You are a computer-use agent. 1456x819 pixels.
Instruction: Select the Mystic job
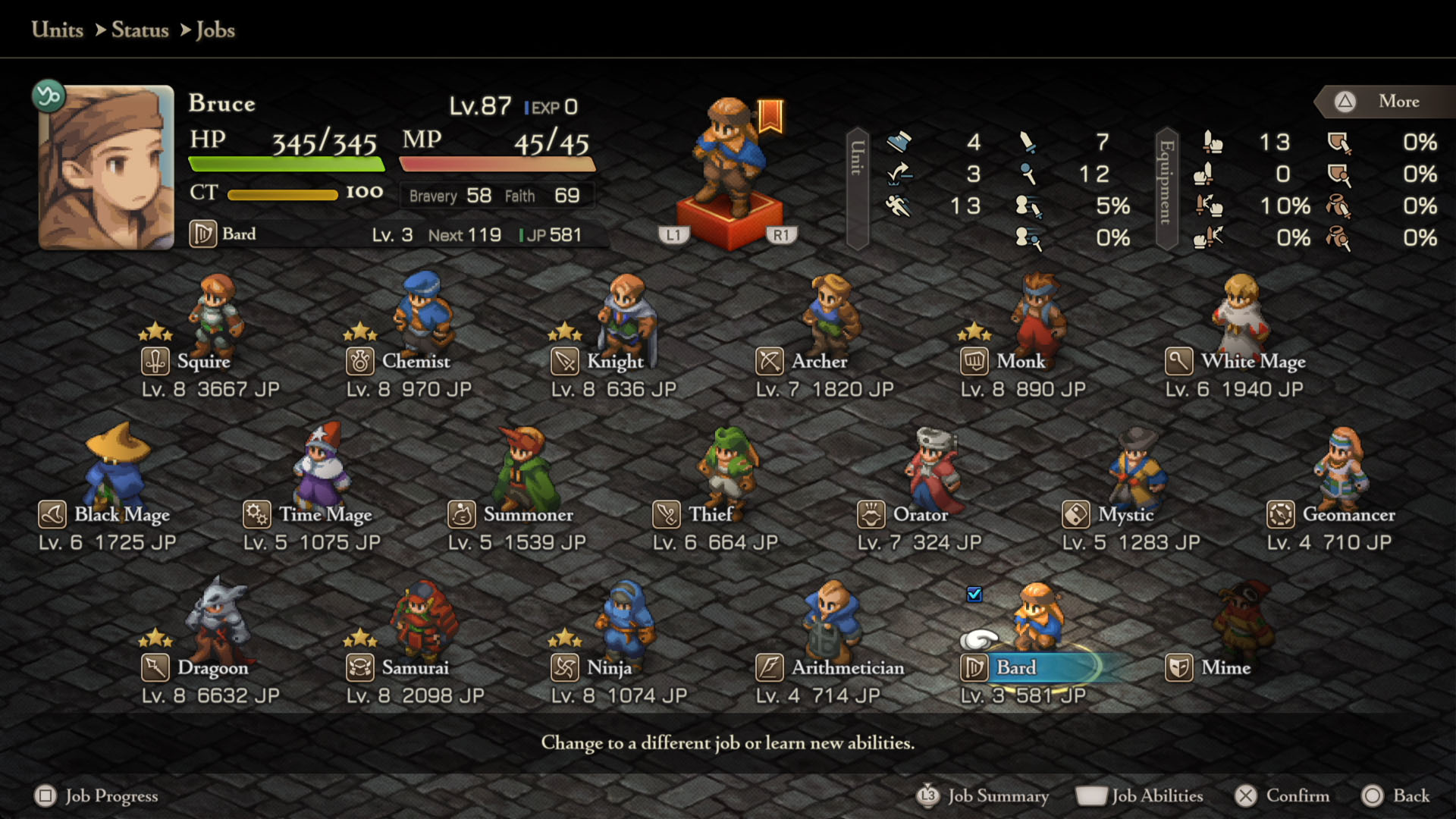click(x=1125, y=515)
